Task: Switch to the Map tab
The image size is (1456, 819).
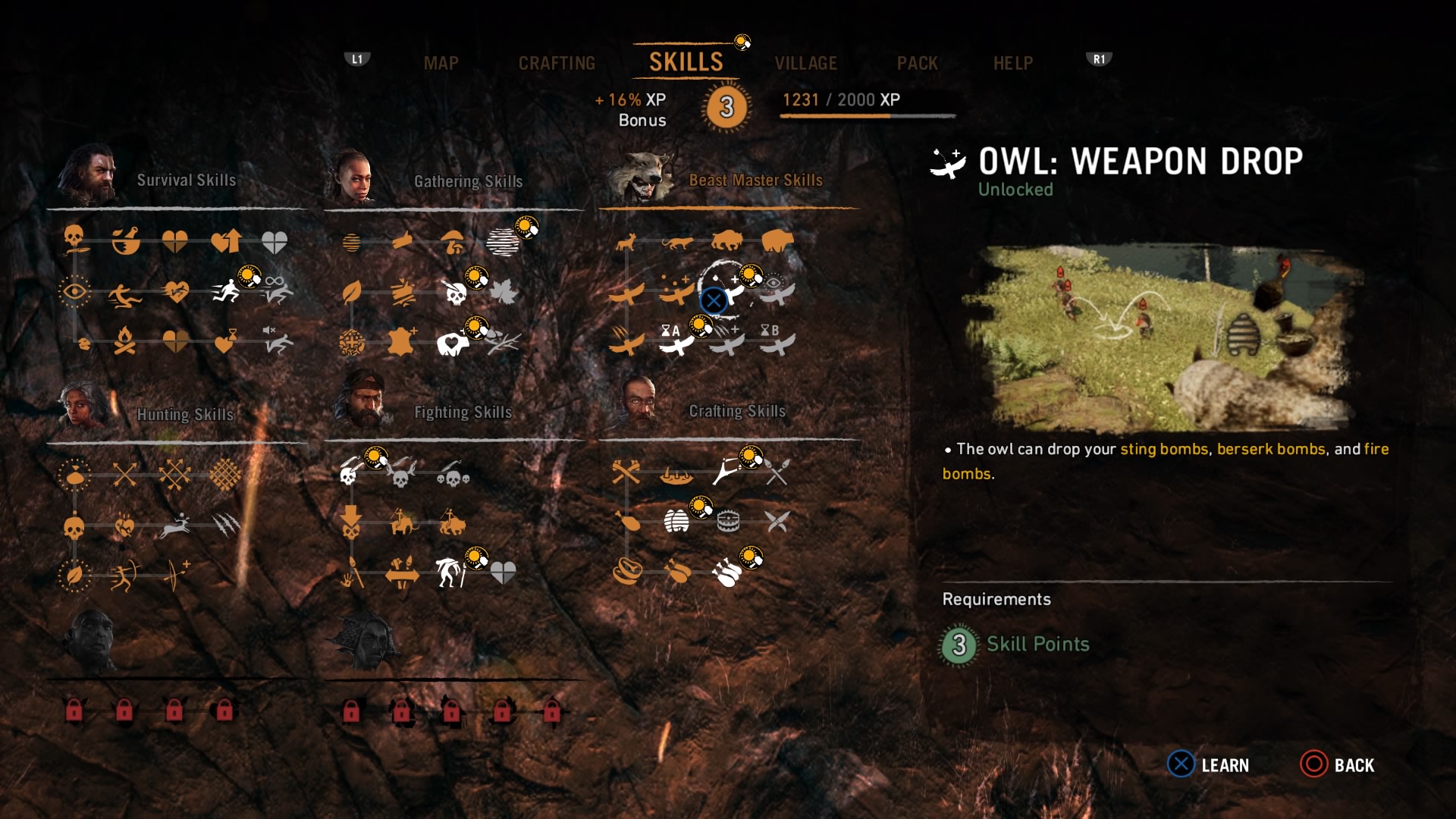Action: click(x=441, y=64)
